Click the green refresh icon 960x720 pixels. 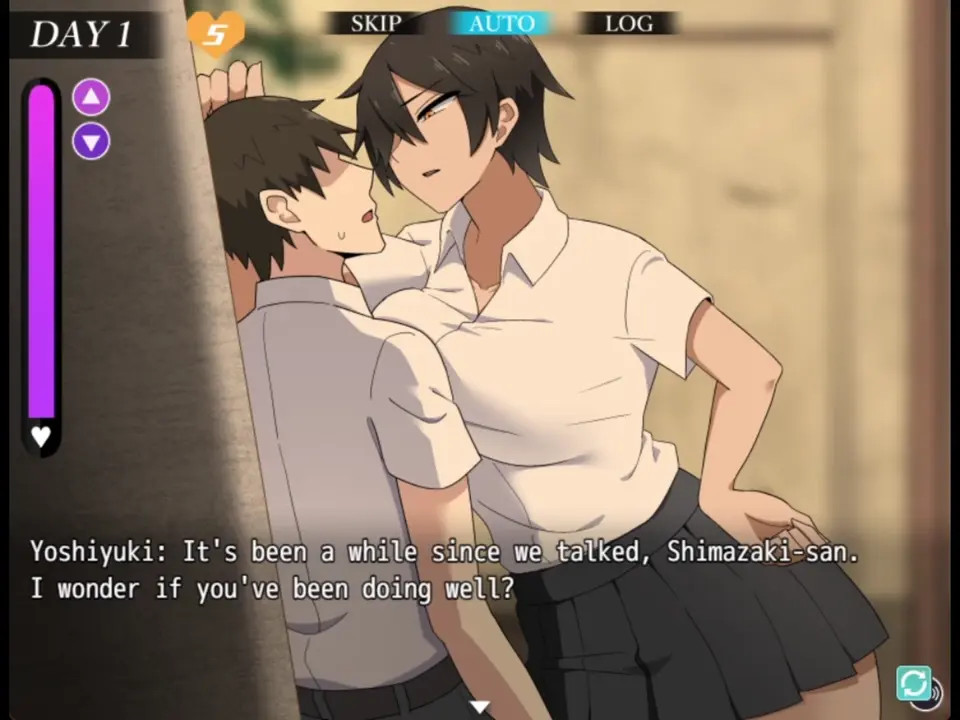point(913,683)
